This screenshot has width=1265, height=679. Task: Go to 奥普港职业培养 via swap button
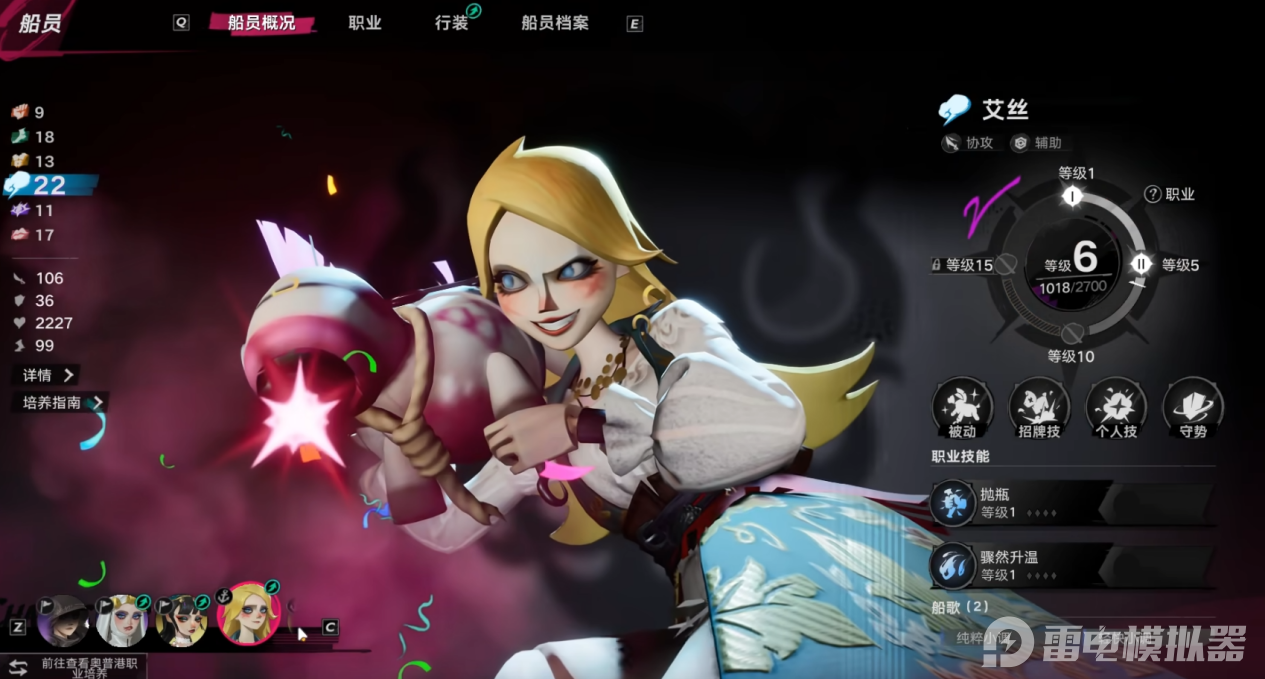18,667
